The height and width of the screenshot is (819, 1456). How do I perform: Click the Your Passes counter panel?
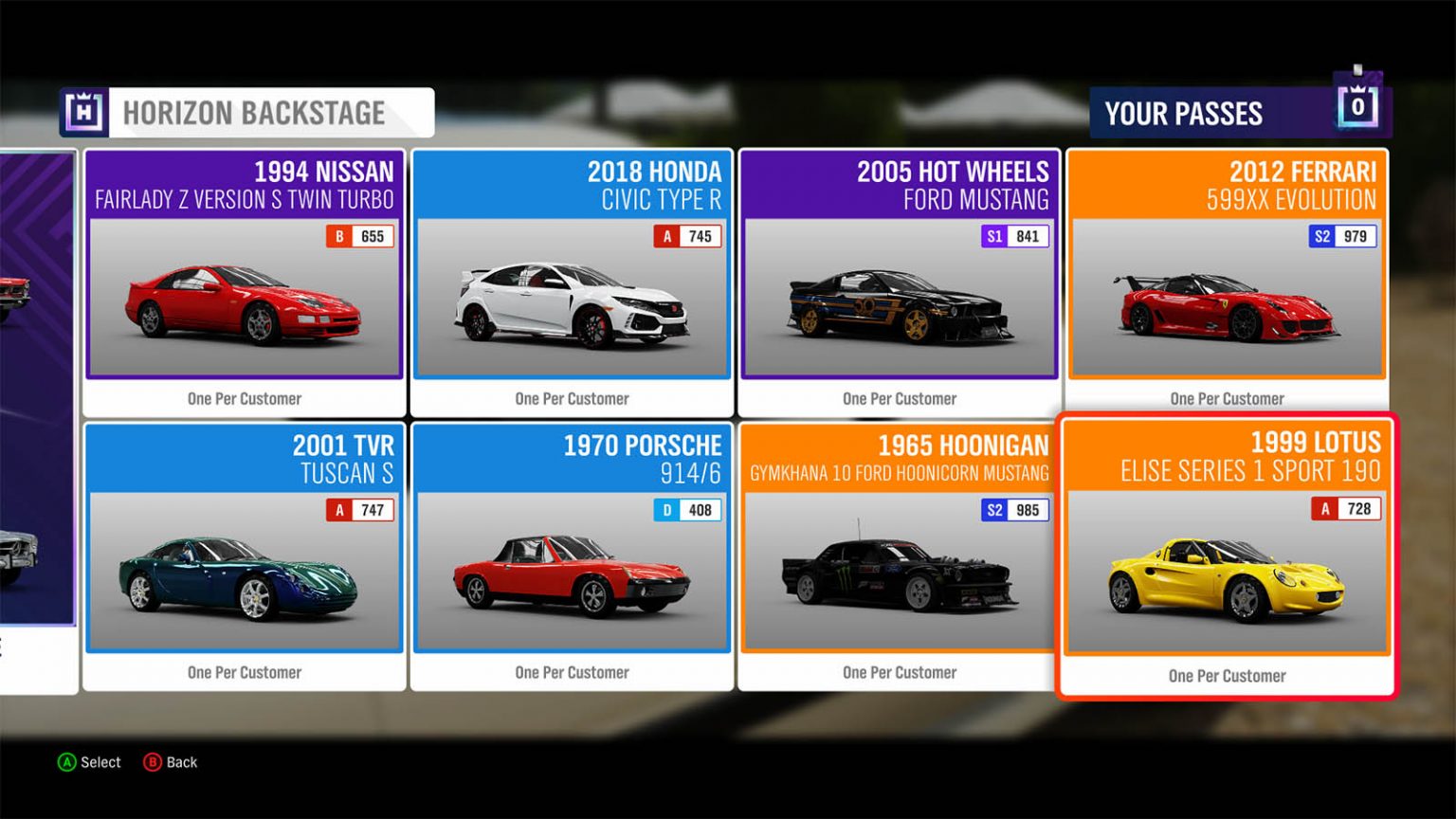tap(1240, 113)
